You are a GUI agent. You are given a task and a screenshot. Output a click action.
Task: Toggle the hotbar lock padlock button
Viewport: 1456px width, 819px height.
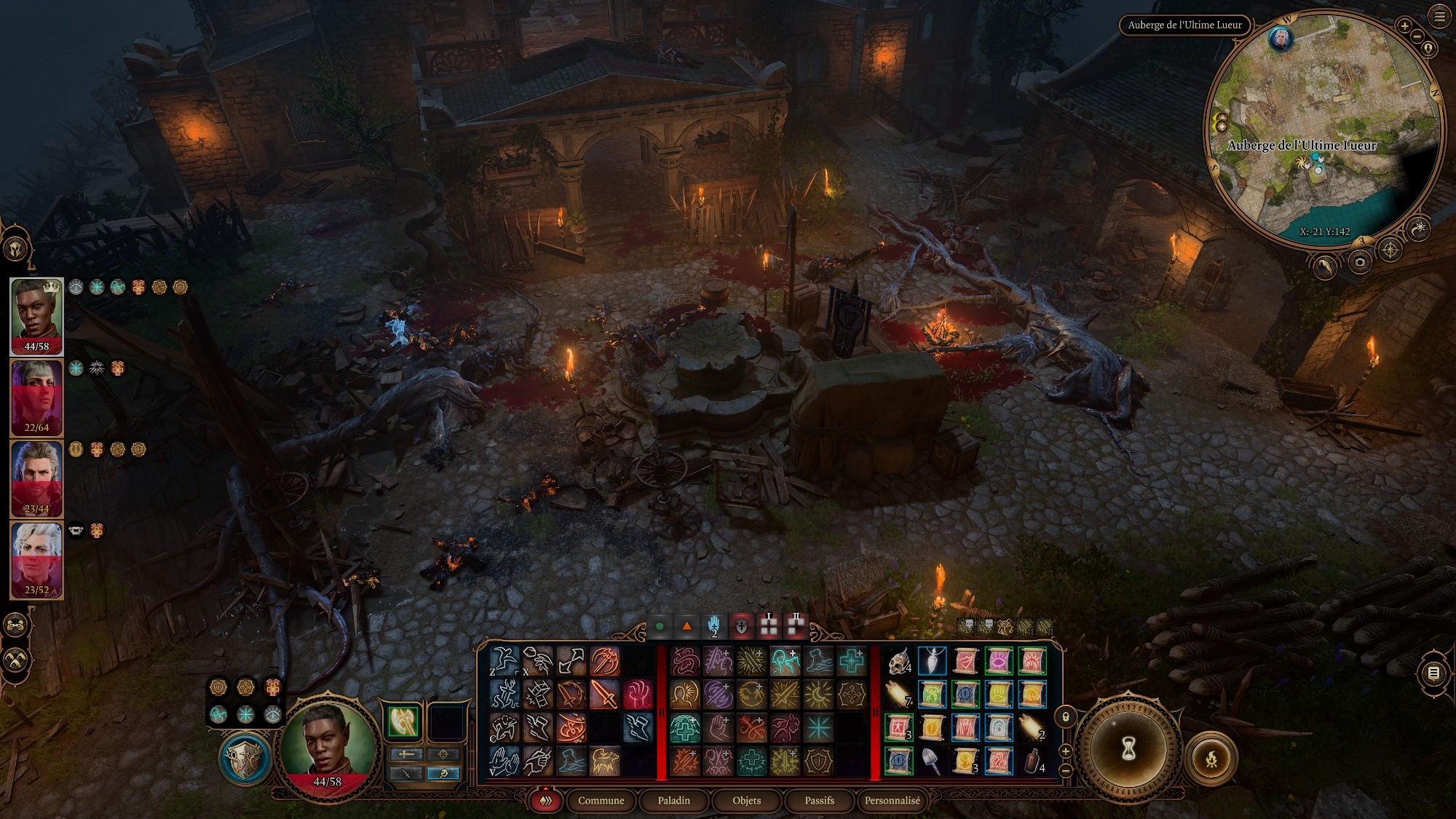(1066, 717)
